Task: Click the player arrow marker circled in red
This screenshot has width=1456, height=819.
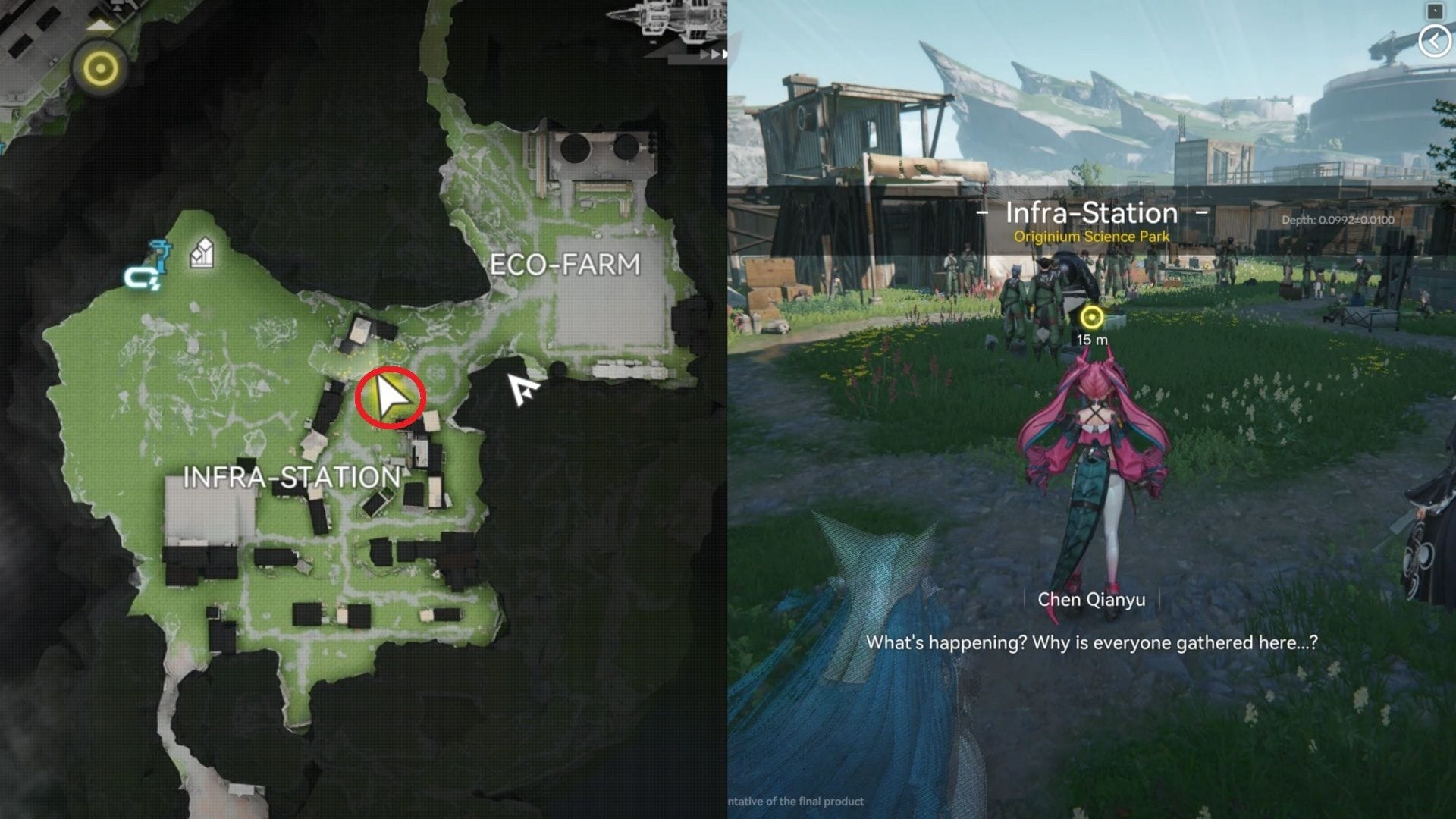Action: click(391, 398)
